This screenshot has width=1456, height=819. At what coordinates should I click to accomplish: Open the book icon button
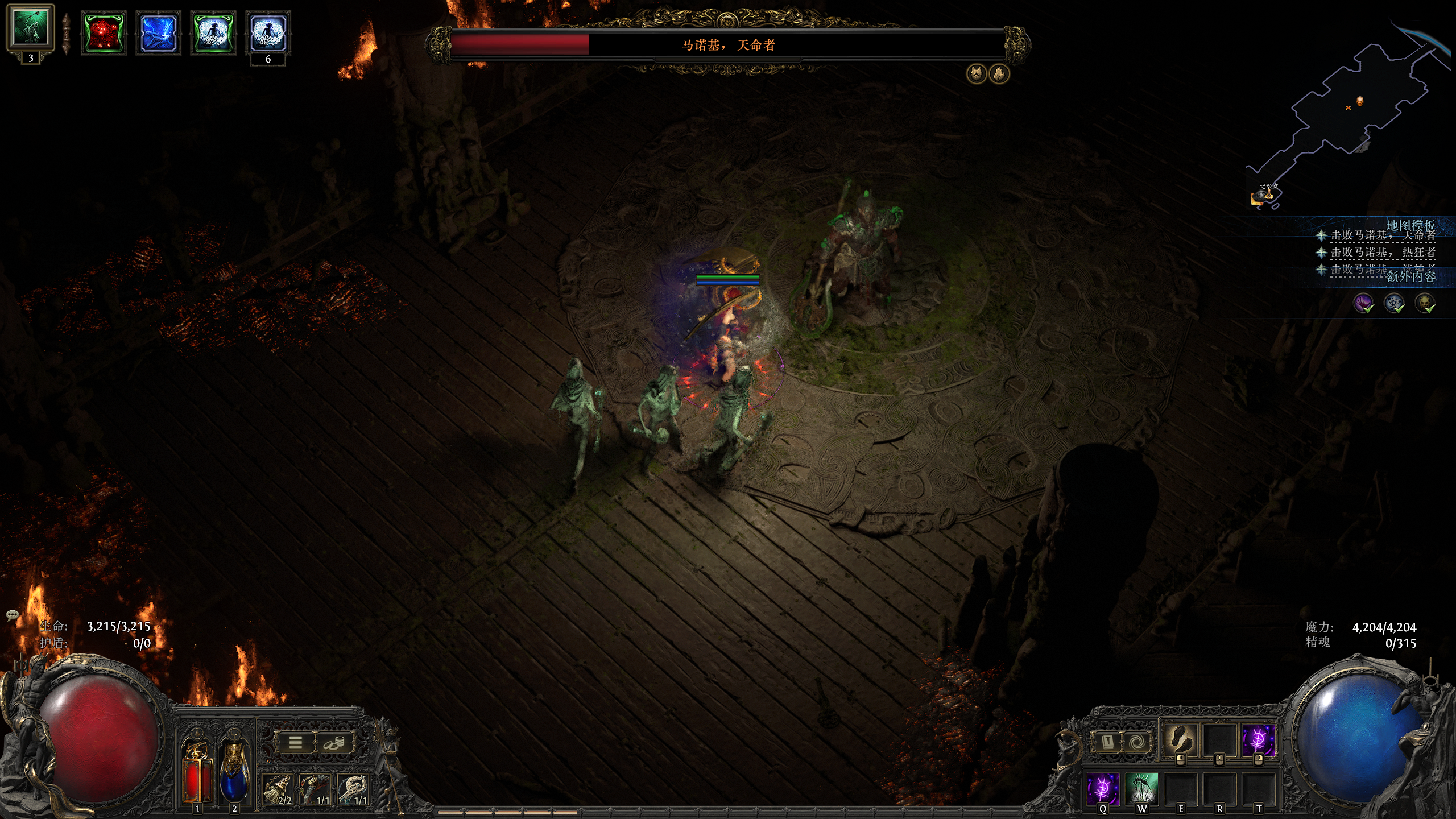1107,742
